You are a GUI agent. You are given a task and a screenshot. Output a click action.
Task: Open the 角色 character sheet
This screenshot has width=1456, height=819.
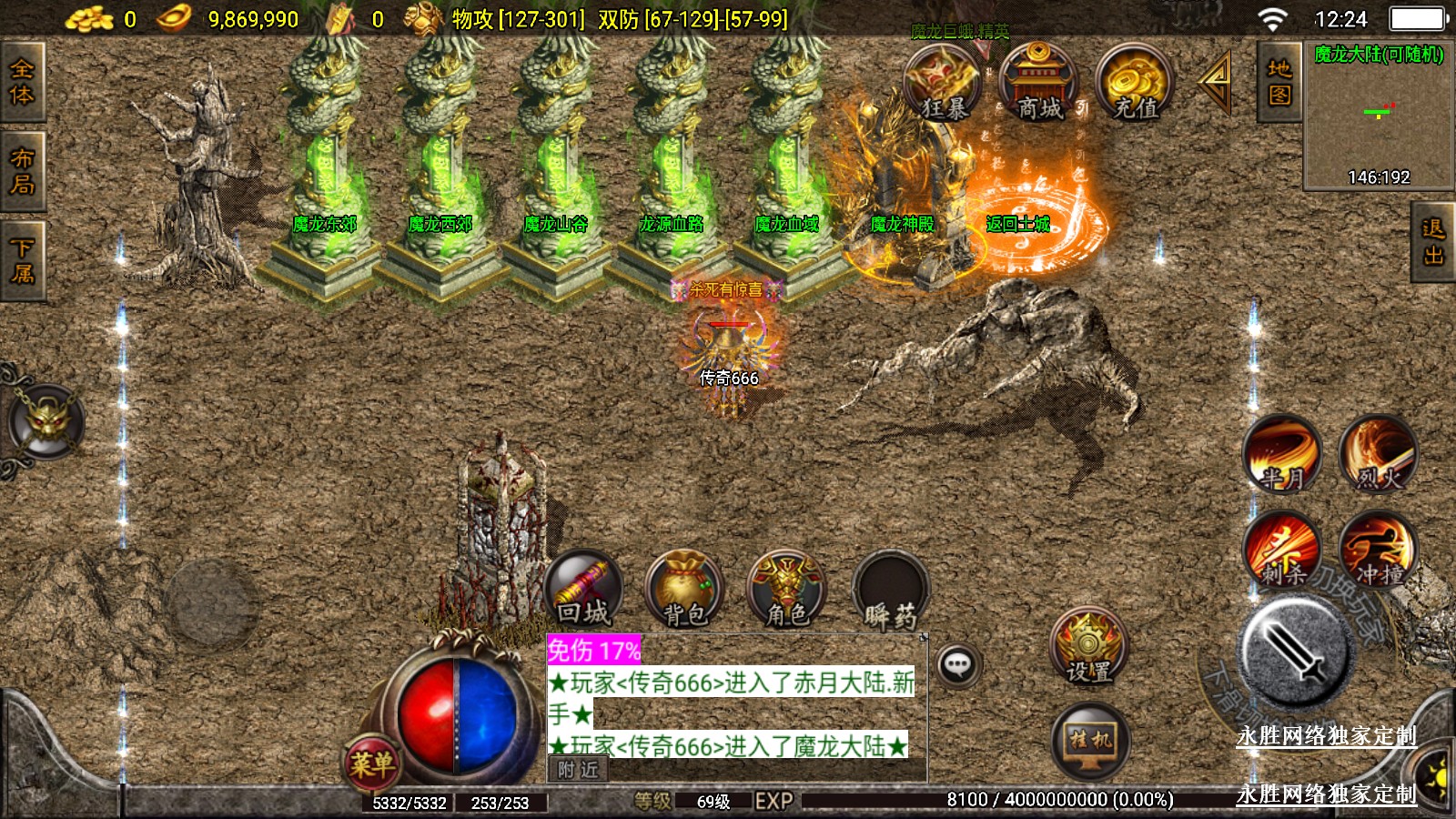pos(786,591)
